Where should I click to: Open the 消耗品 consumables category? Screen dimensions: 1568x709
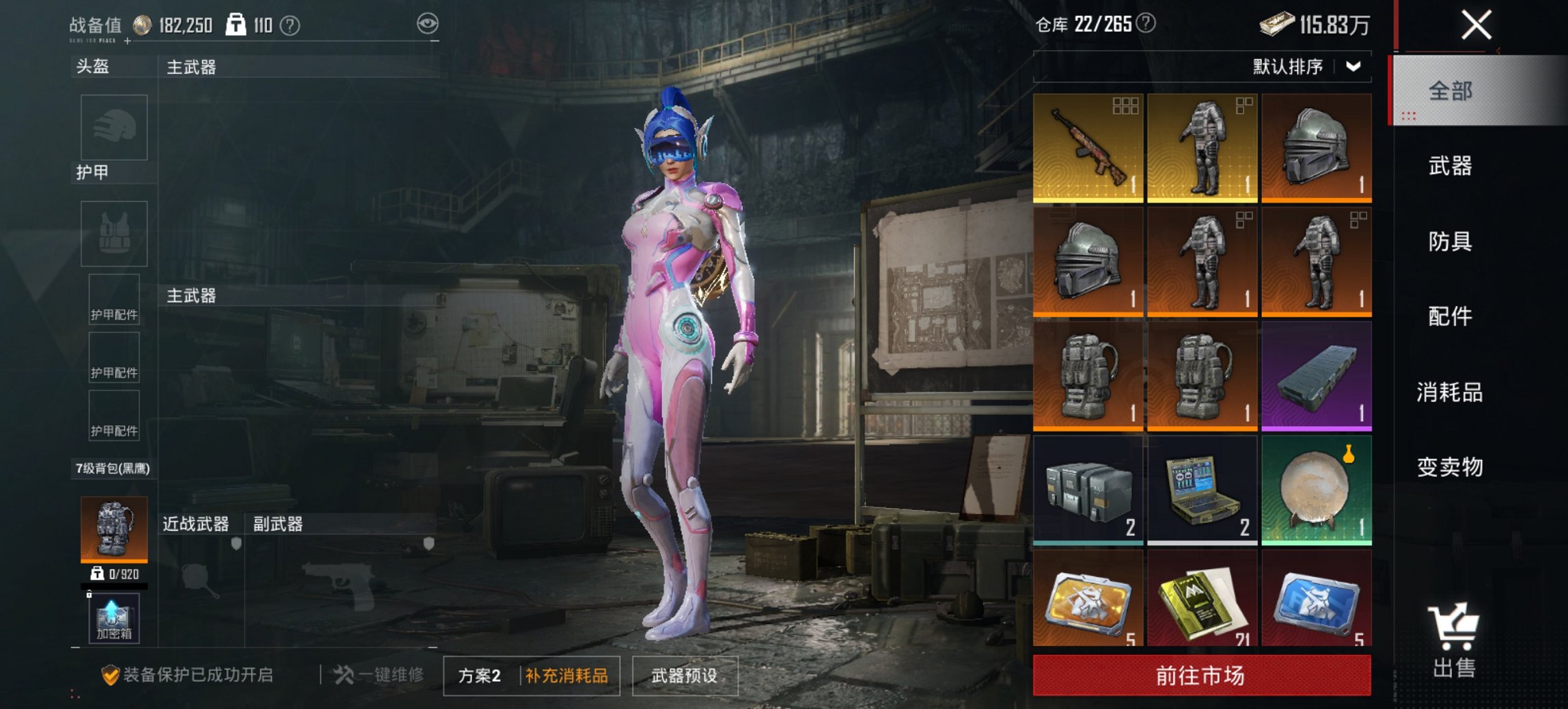pos(1450,393)
